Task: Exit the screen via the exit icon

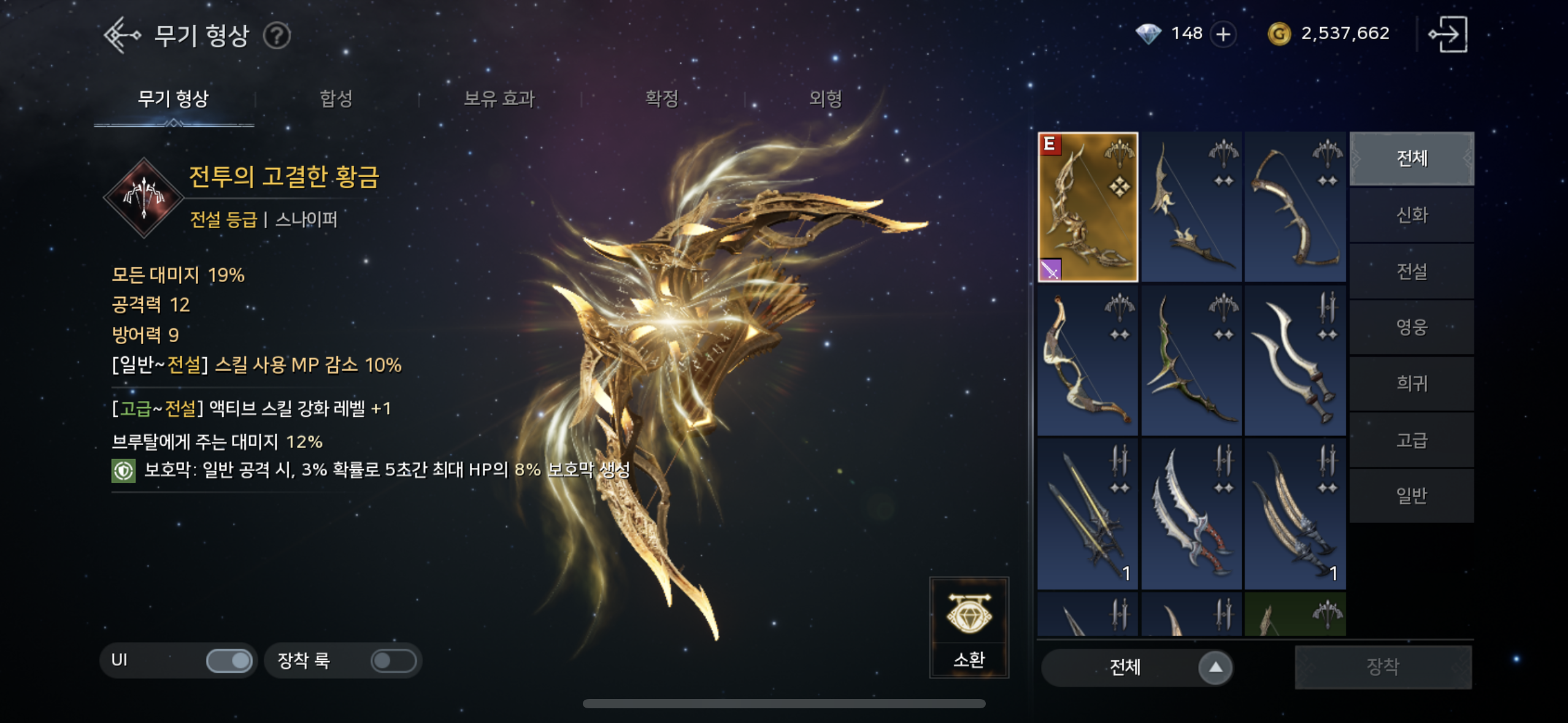Action: (1448, 34)
